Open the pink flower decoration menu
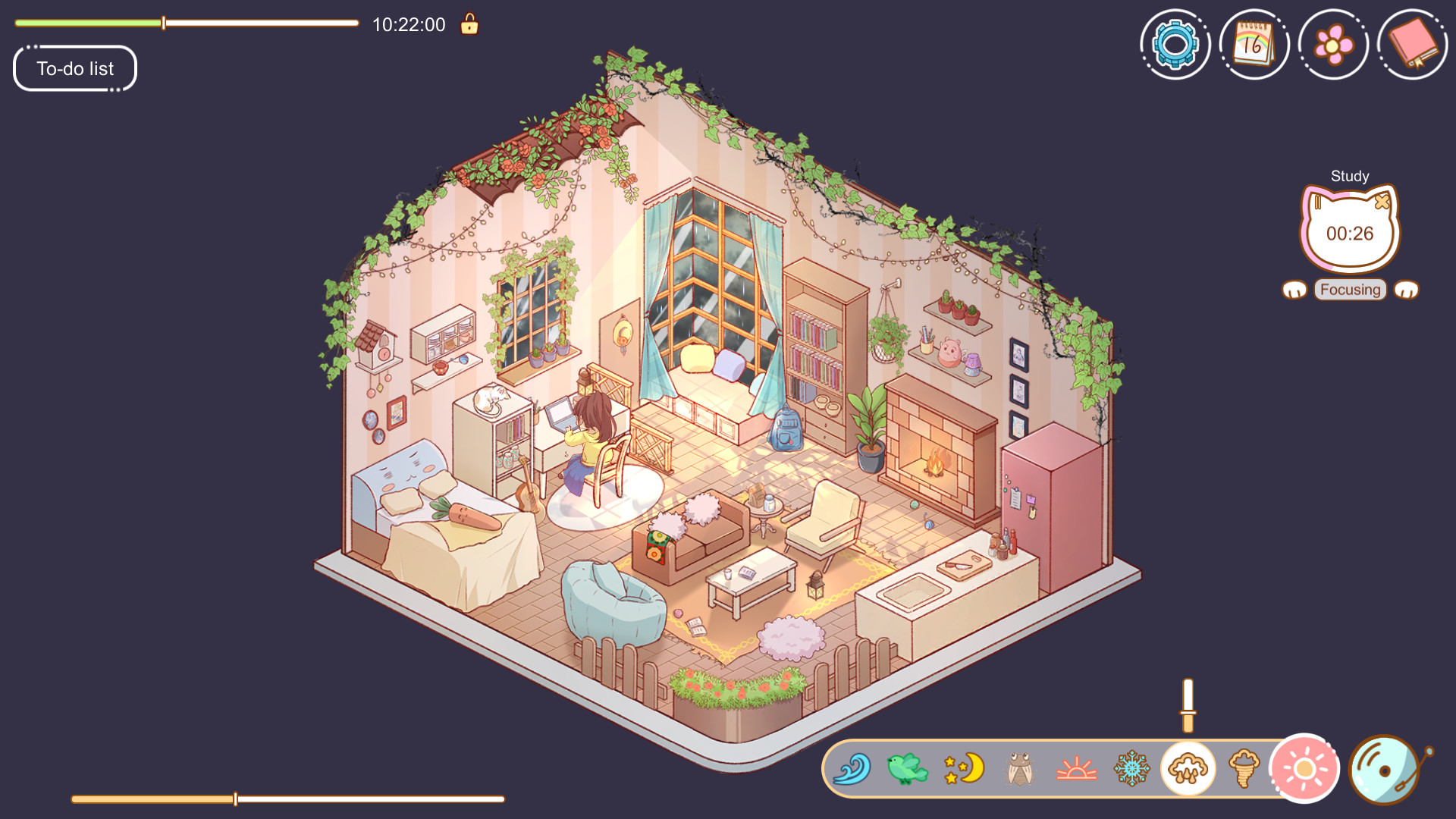This screenshot has width=1456, height=819. 1333,43
